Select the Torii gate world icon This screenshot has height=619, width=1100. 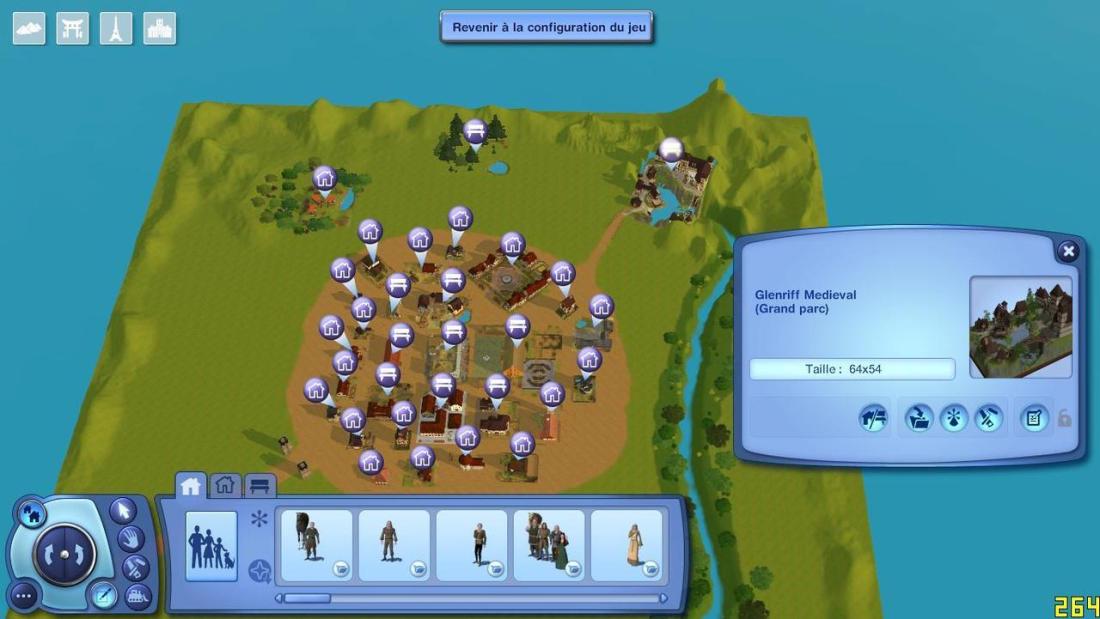click(x=73, y=28)
